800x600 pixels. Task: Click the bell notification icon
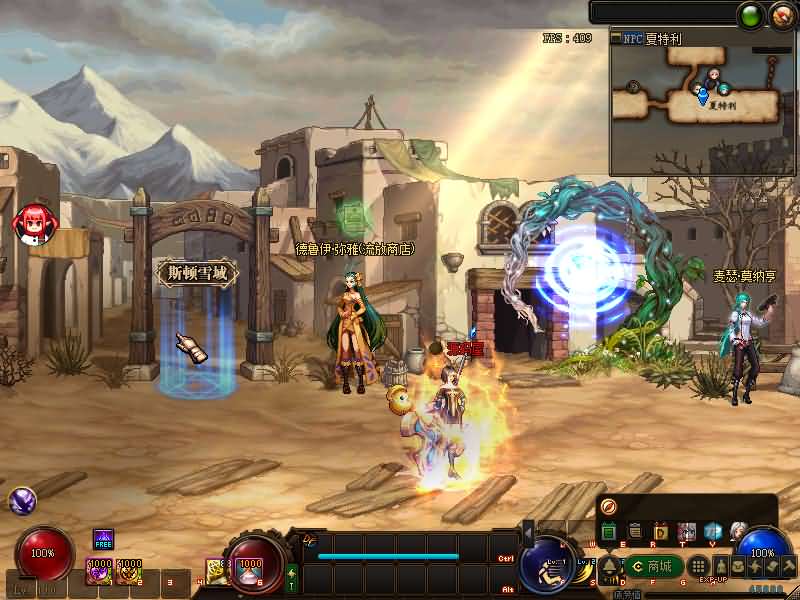coord(608,566)
